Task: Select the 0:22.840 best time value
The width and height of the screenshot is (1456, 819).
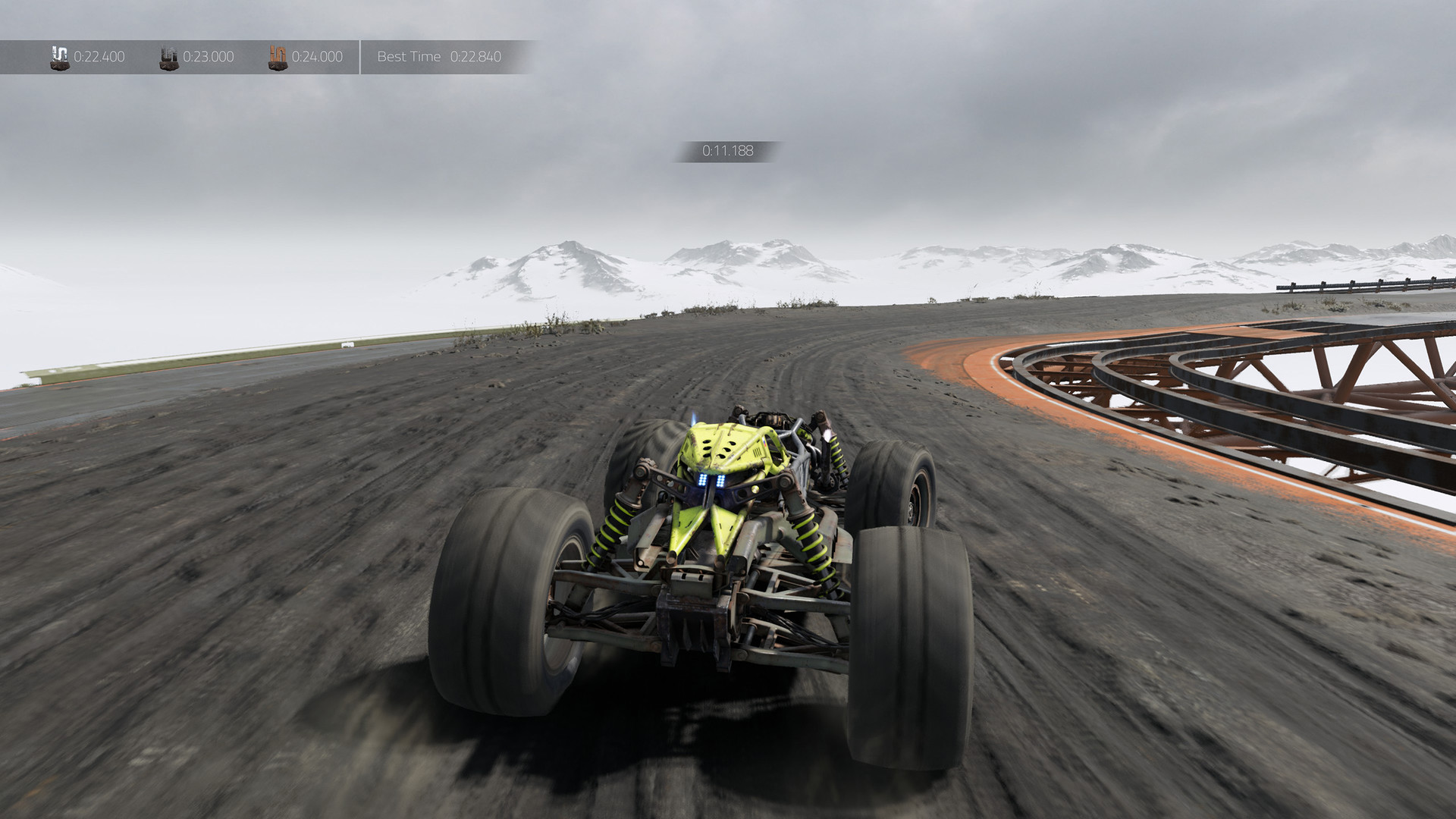Action: [476, 57]
